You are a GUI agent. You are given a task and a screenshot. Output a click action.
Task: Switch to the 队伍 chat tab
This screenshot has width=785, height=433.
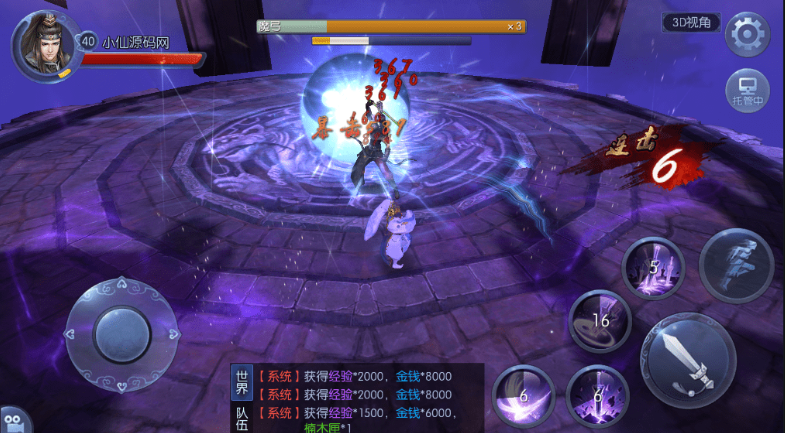point(241,416)
